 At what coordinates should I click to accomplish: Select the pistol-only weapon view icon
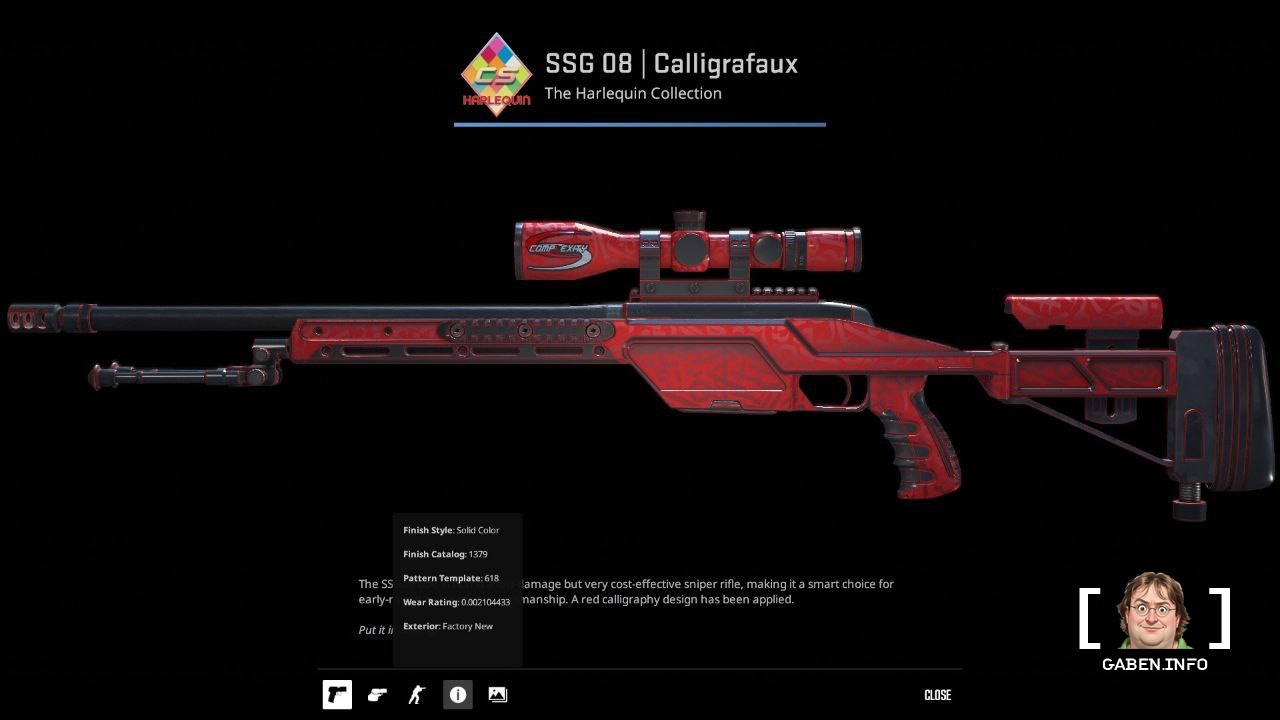pos(337,694)
